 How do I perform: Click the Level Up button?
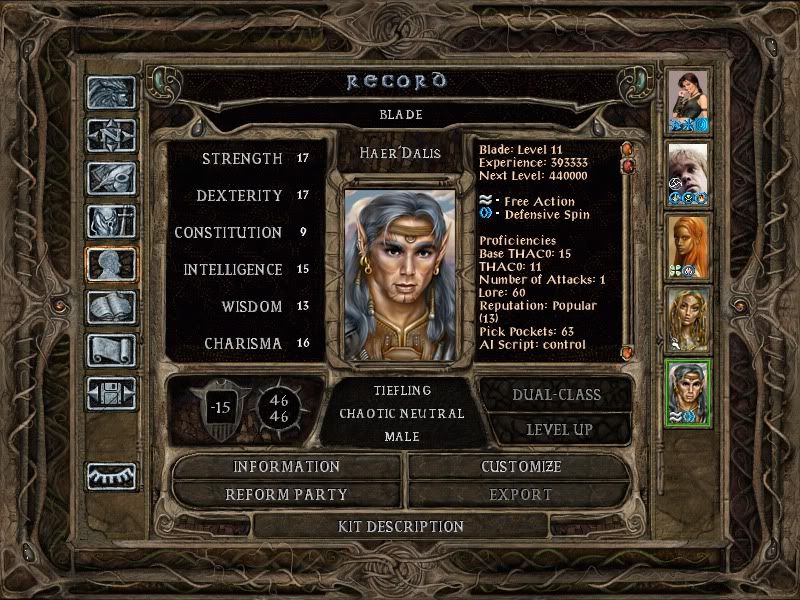[556, 429]
